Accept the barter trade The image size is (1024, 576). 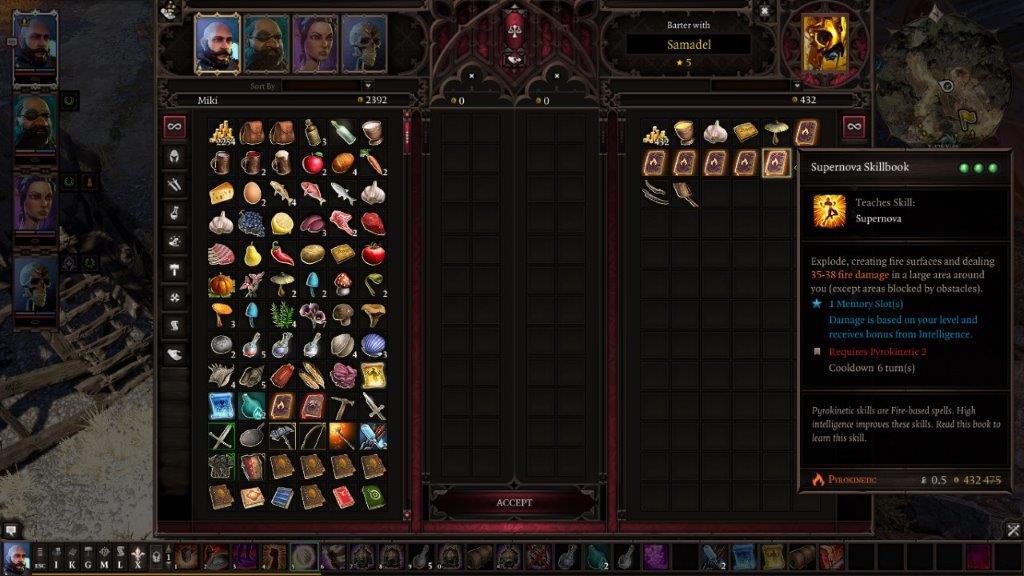click(x=513, y=502)
